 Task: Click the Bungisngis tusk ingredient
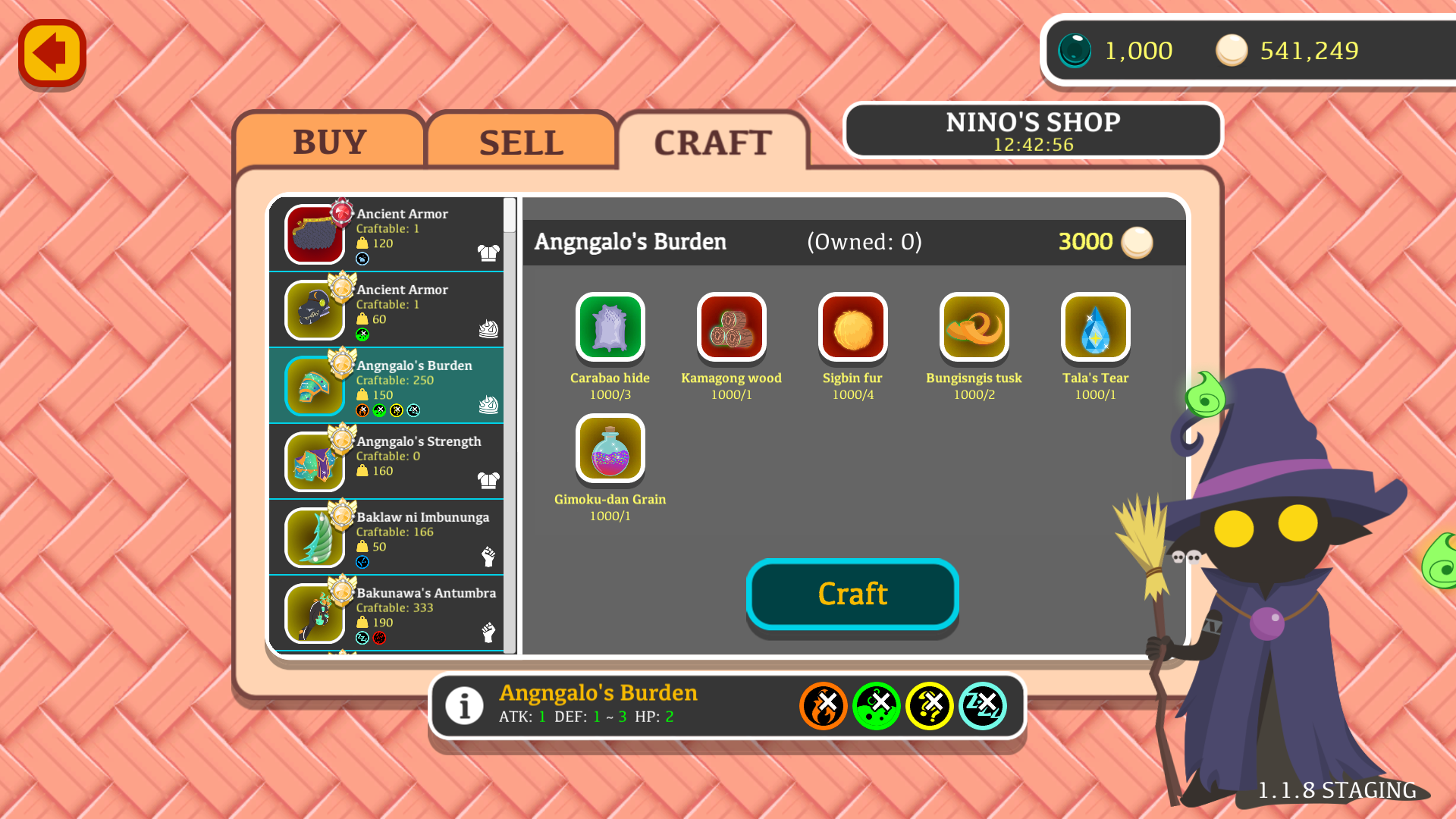(974, 327)
